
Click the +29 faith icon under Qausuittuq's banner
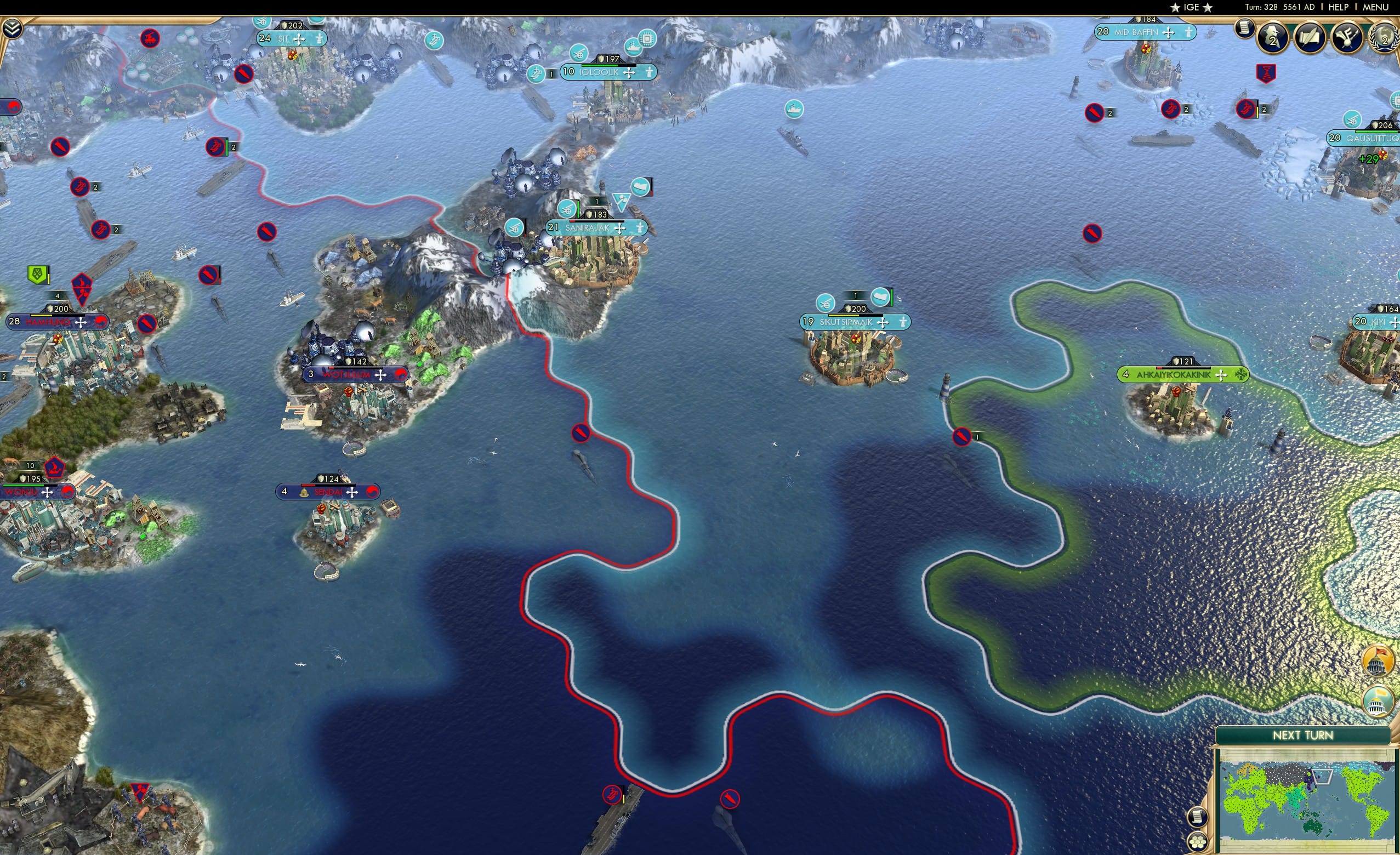(x=1369, y=159)
